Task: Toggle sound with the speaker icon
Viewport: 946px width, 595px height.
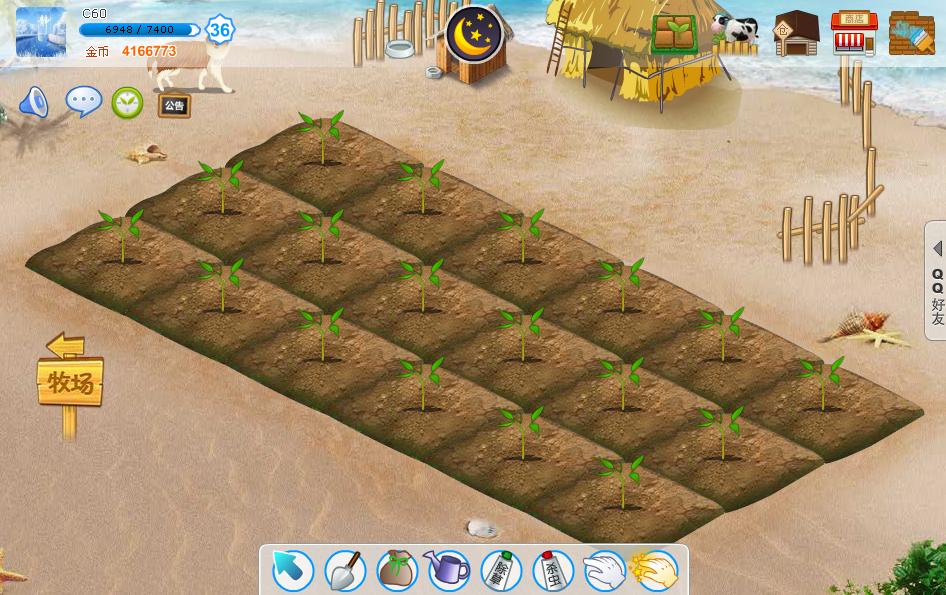Action: (34, 102)
